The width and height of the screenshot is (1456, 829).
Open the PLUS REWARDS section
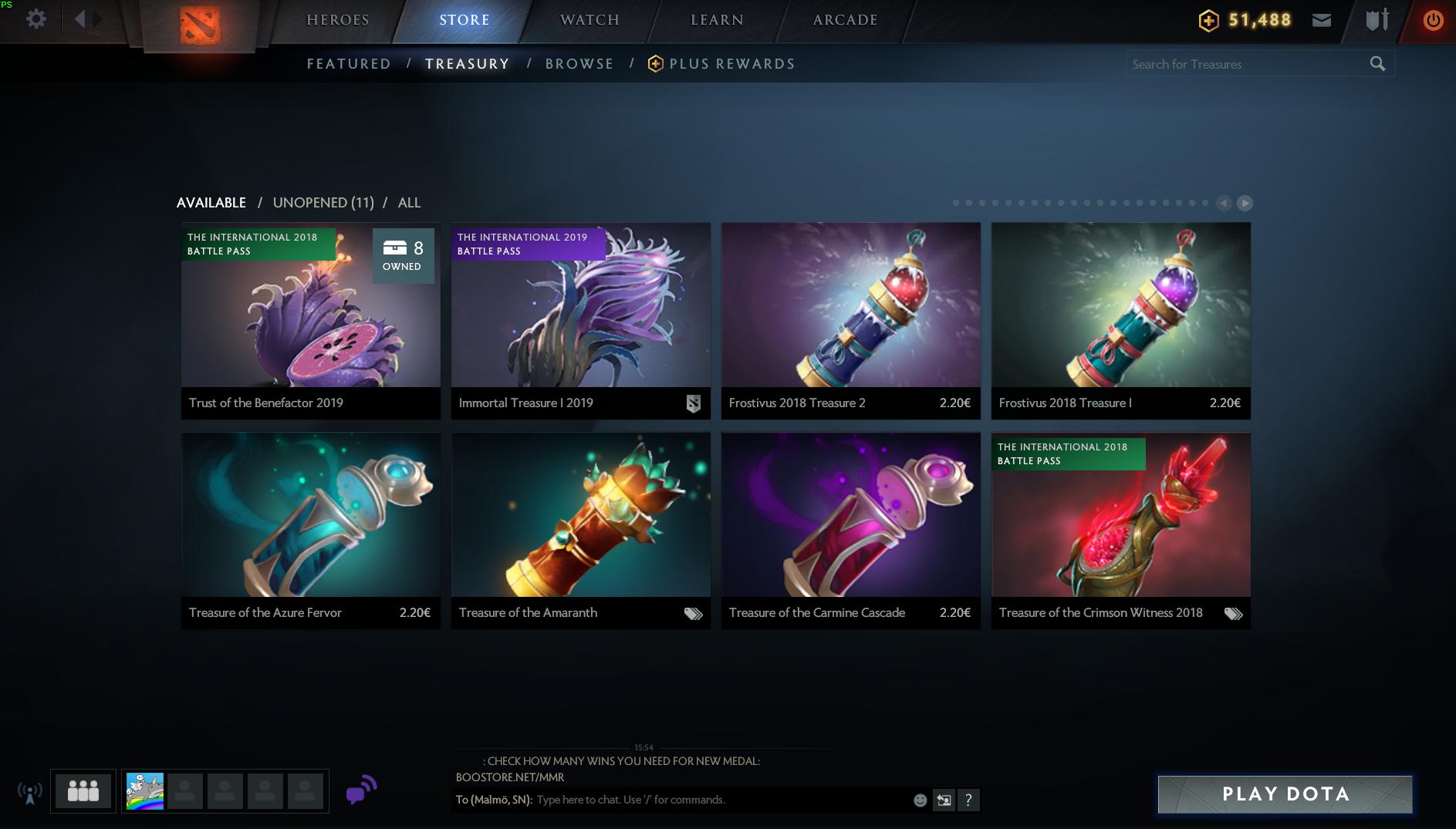731,64
